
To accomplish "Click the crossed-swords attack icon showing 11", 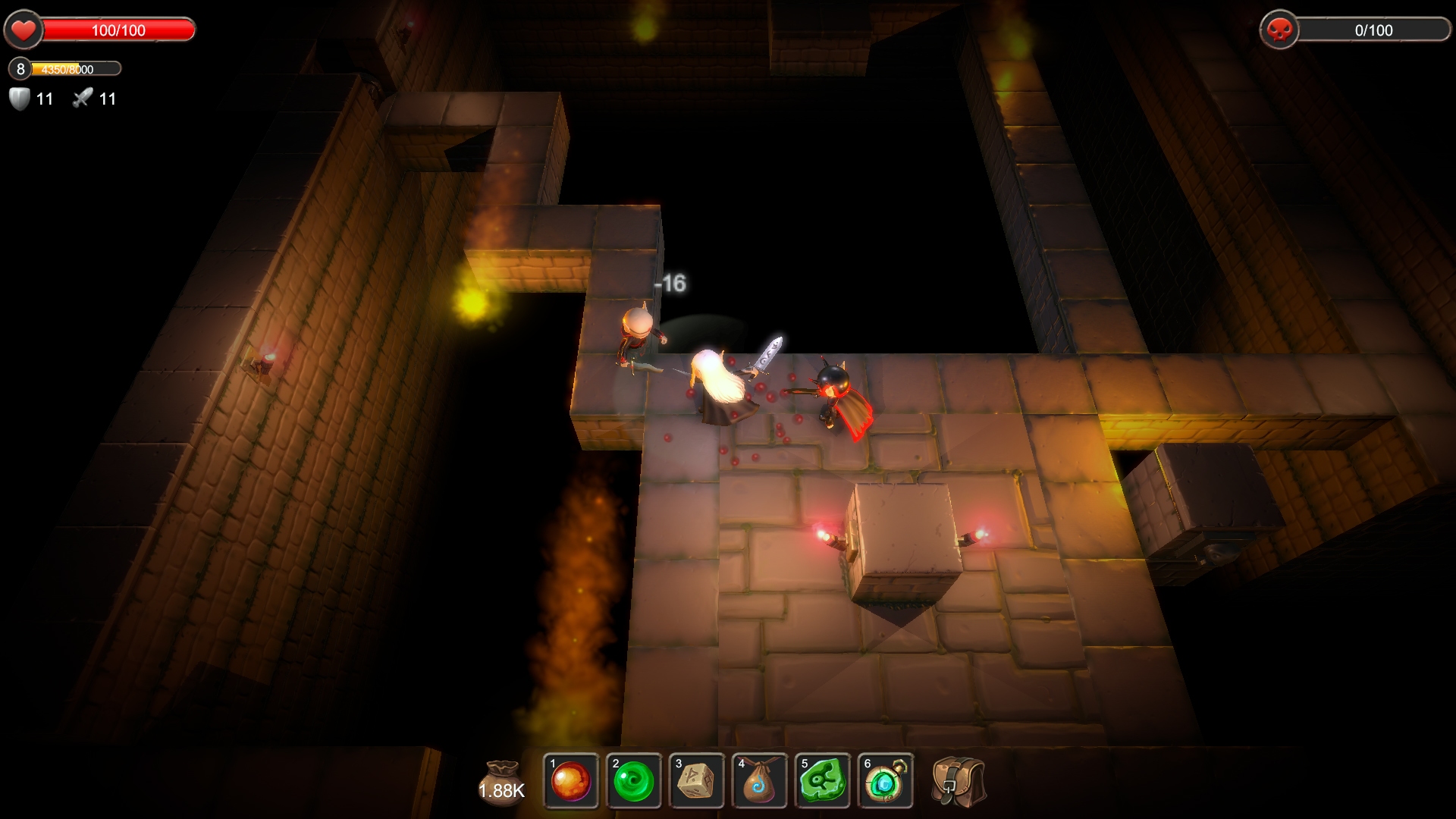I will pyautogui.click(x=81, y=97).
